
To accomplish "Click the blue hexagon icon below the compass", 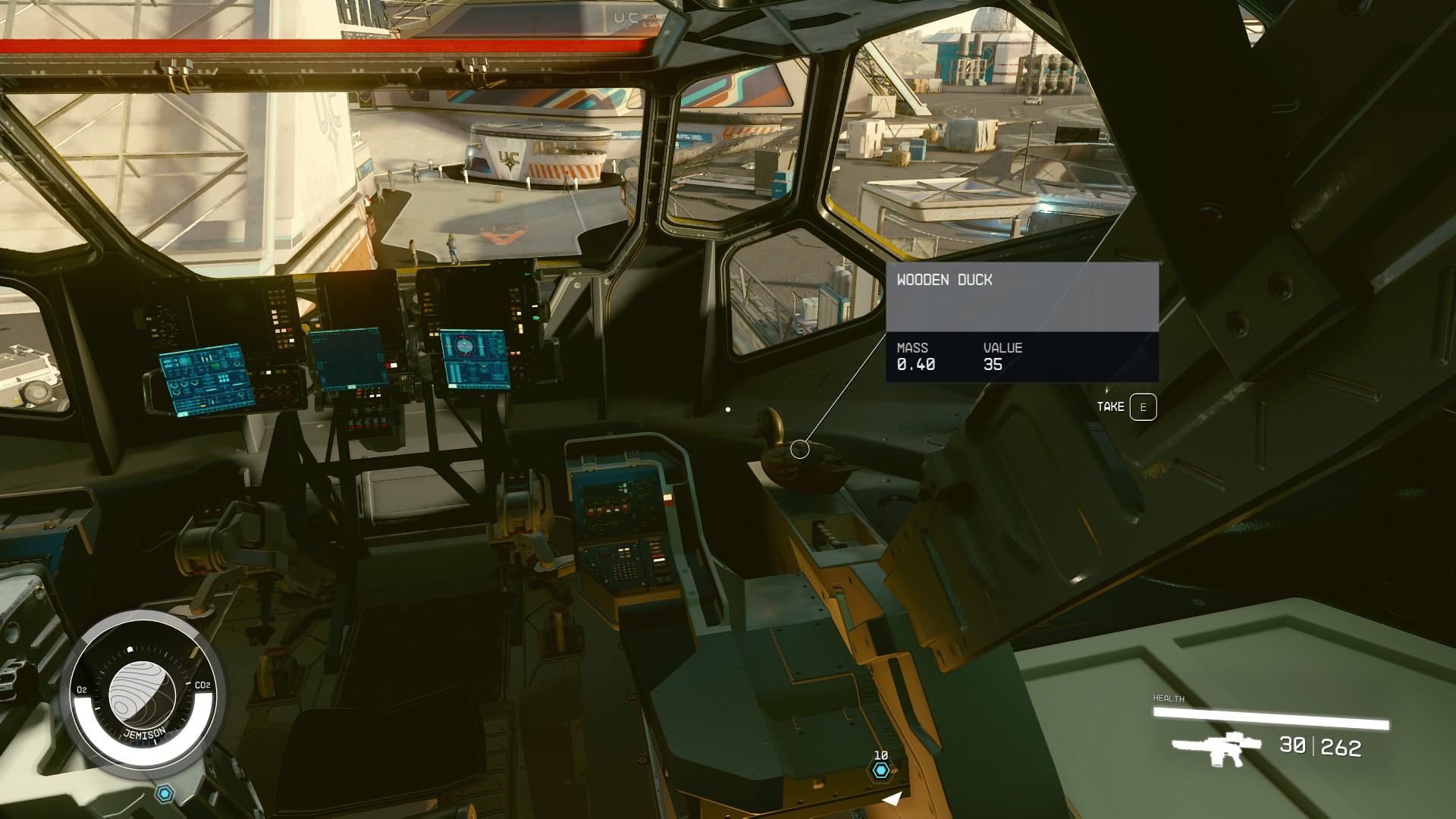I will click(165, 794).
